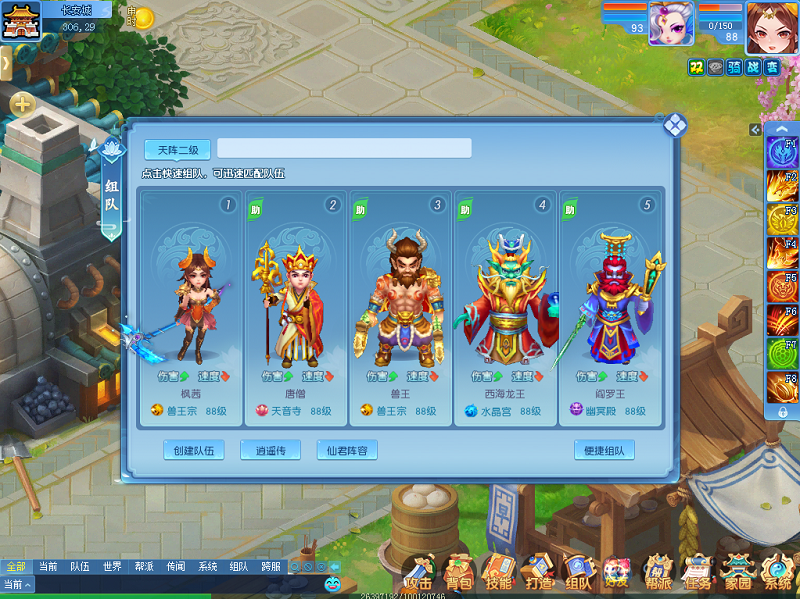Image resolution: width=800 pixels, height=599 pixels.
Task: Switch chat to the 世界 channel tab
Action: click(x=112, y=566)
